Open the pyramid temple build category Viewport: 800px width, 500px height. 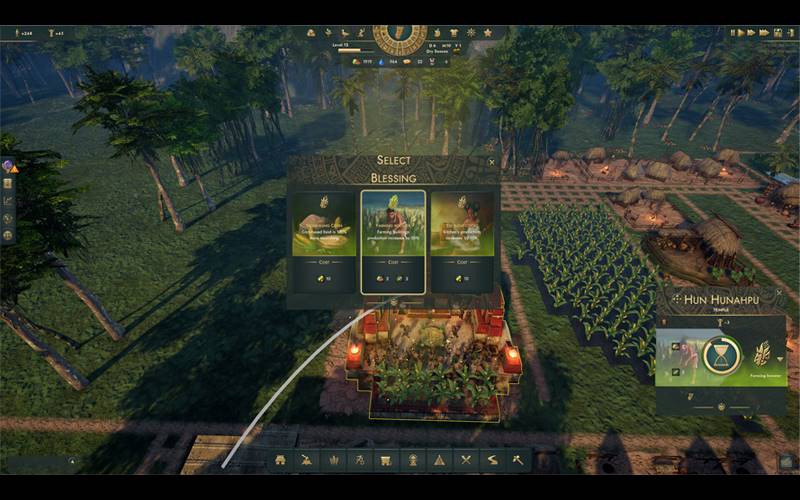(438, 460)
